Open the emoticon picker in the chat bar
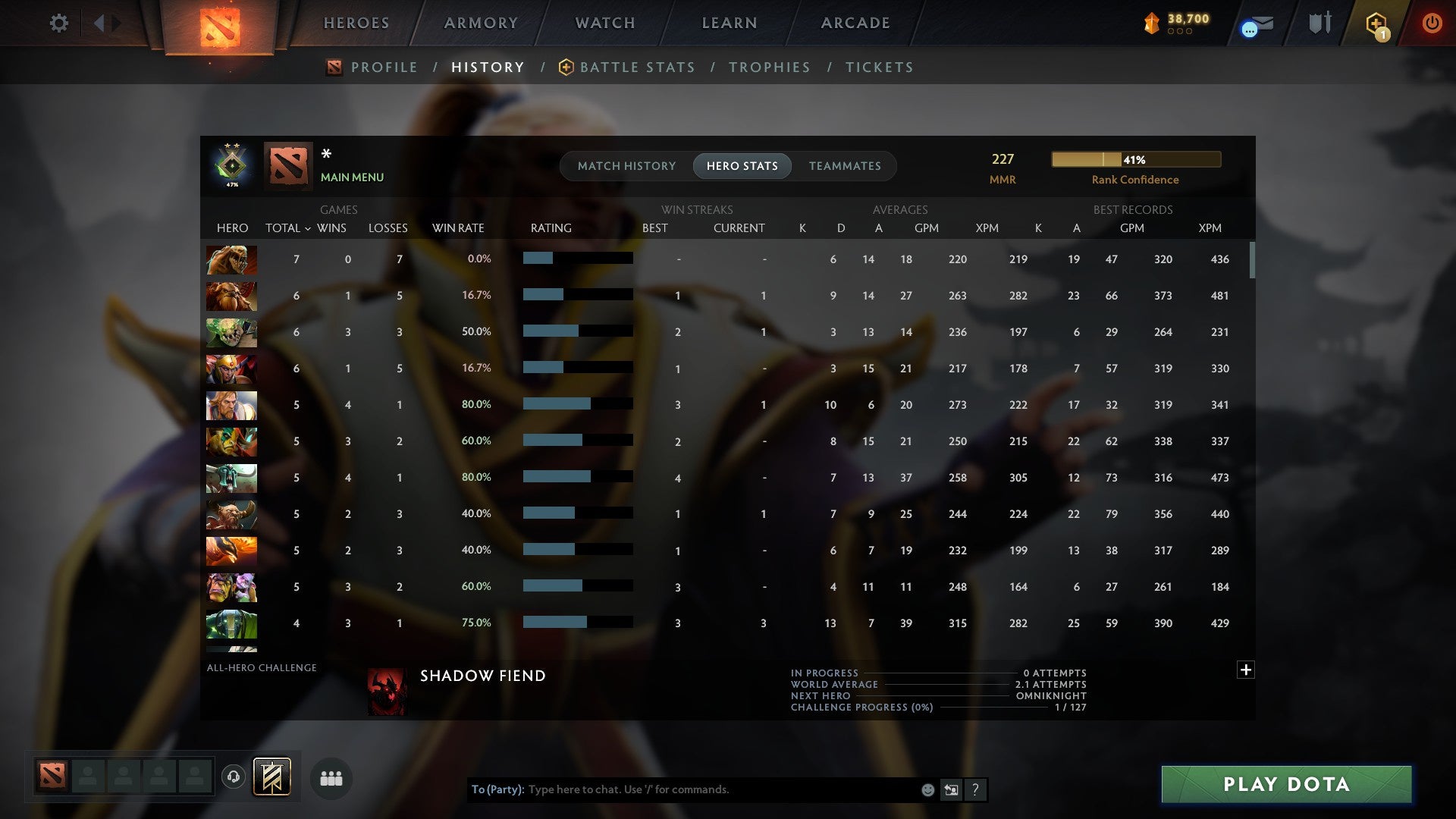 [927, 789]
